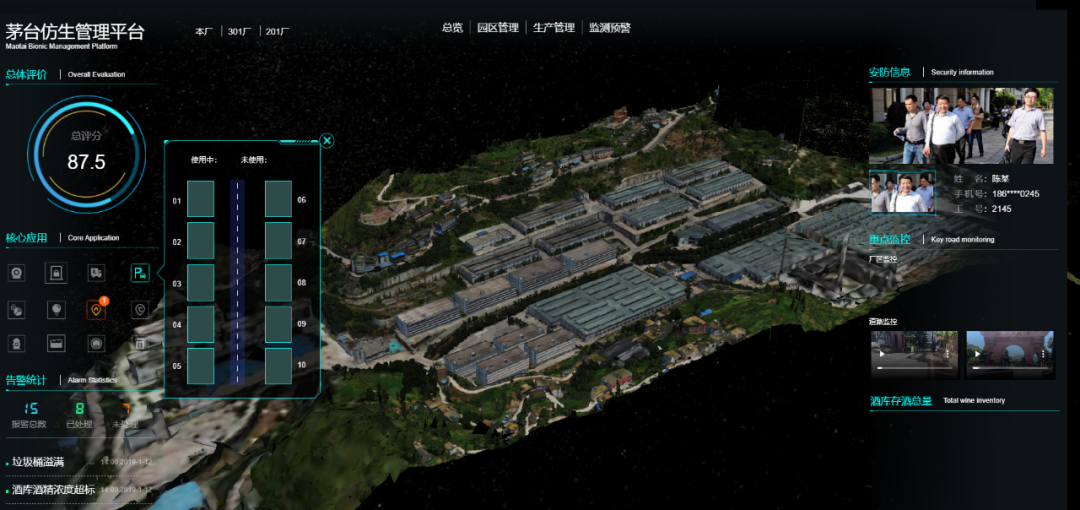Activate the light bulb application icon
Screen dimensions: 1080x510
[x=56, y=310]
